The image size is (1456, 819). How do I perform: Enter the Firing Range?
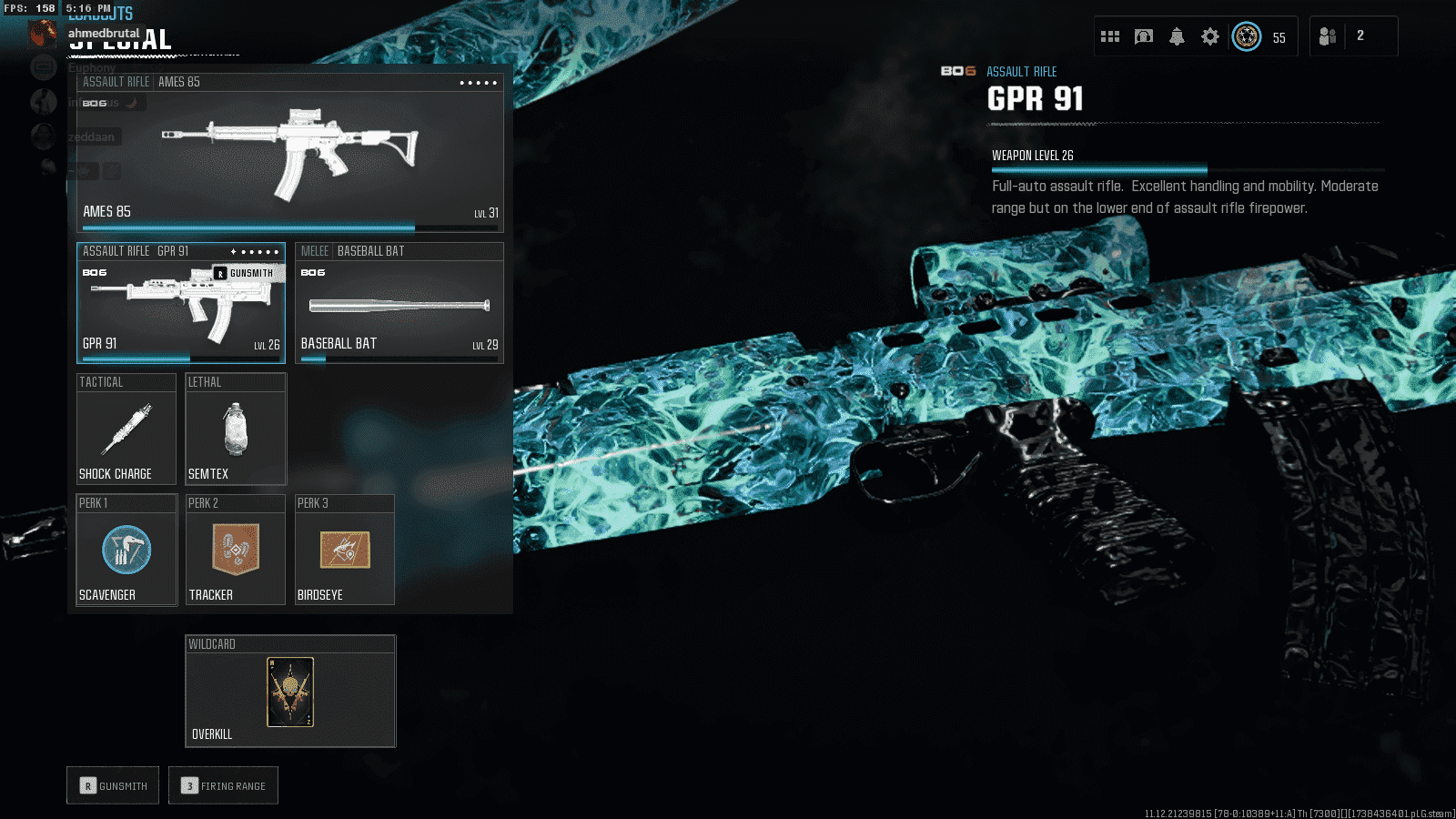223,785
